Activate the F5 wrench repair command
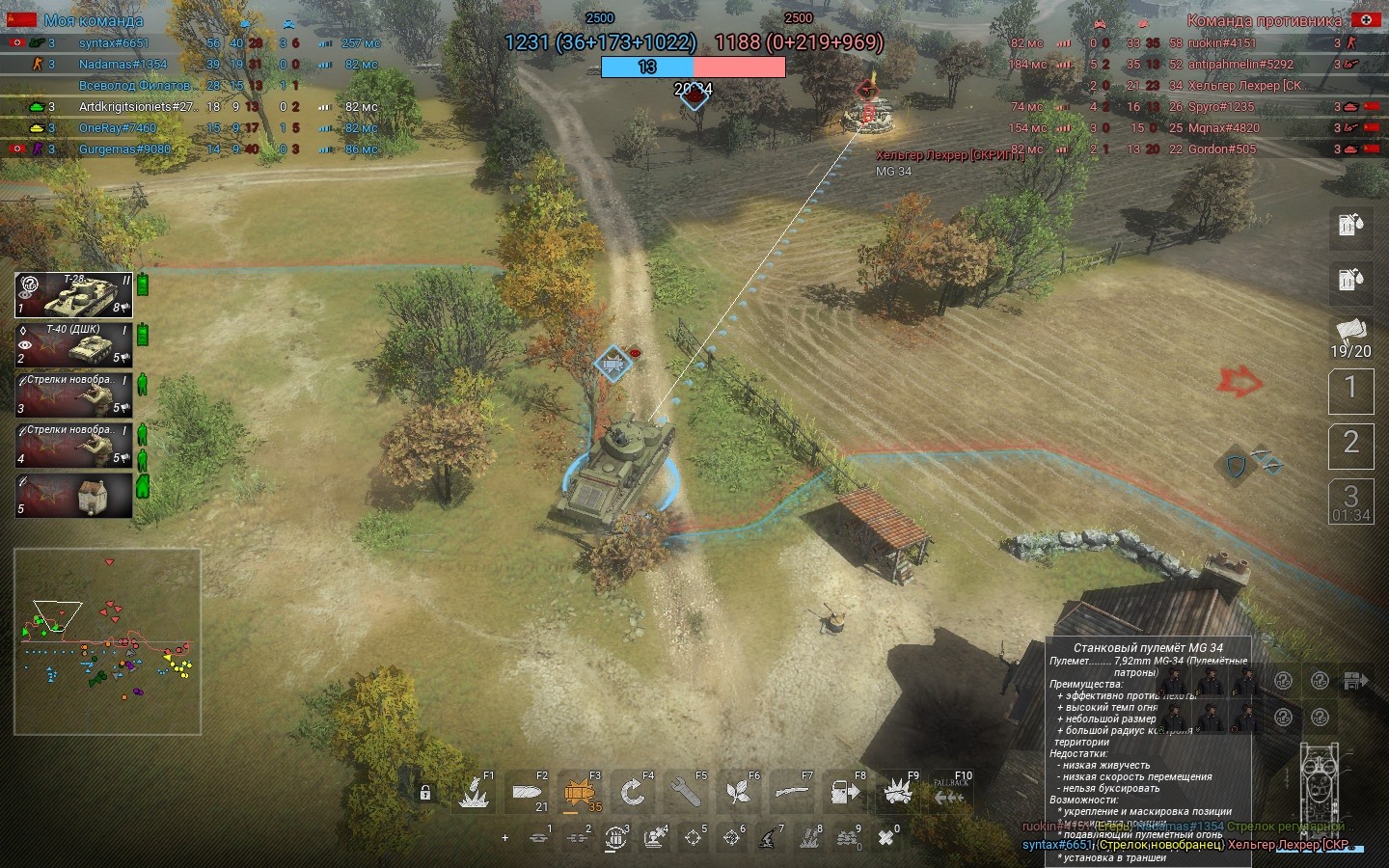 click(686, 793)
